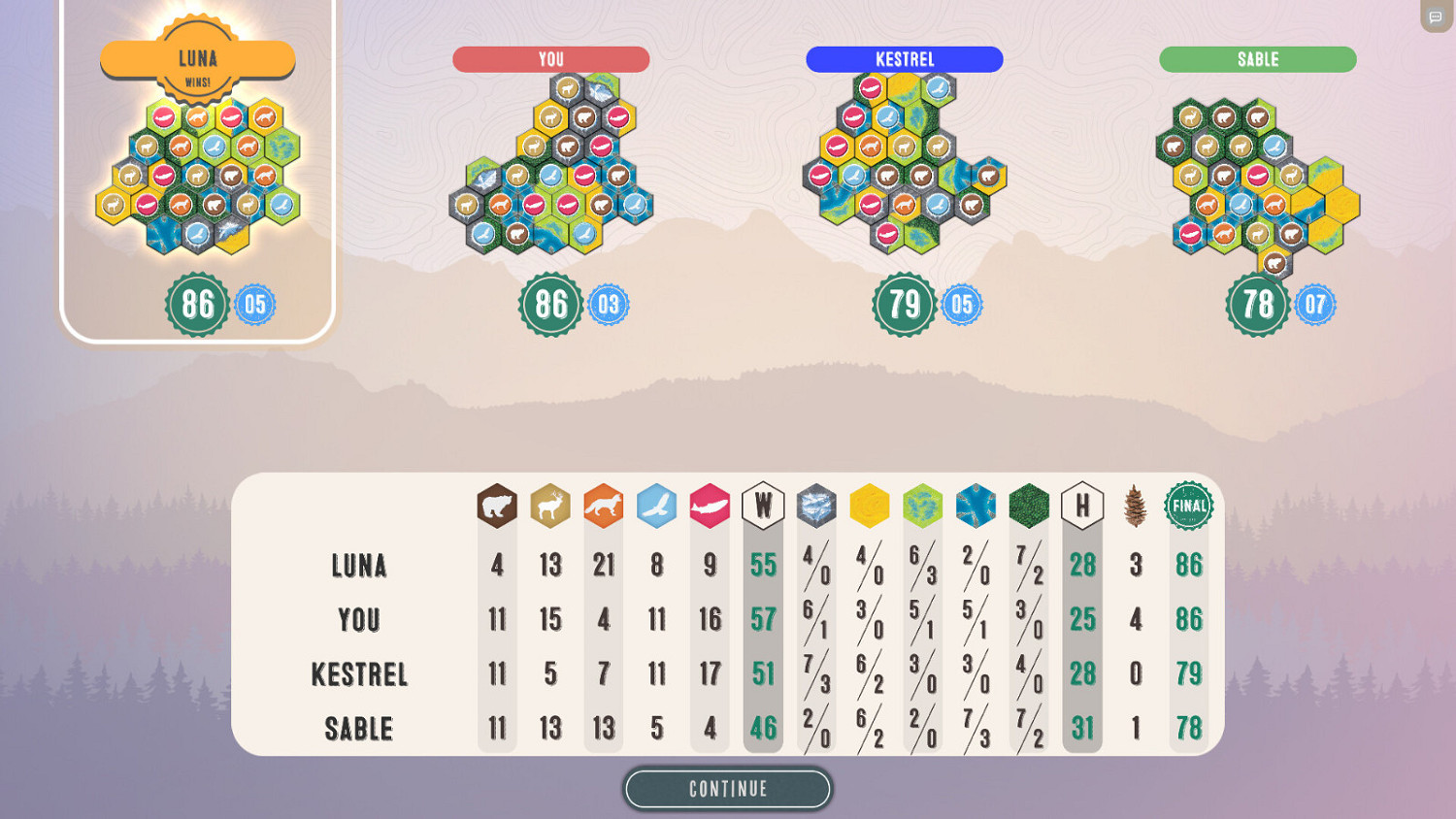Click Sable's blue bonus score badge

pos(1316,304)
